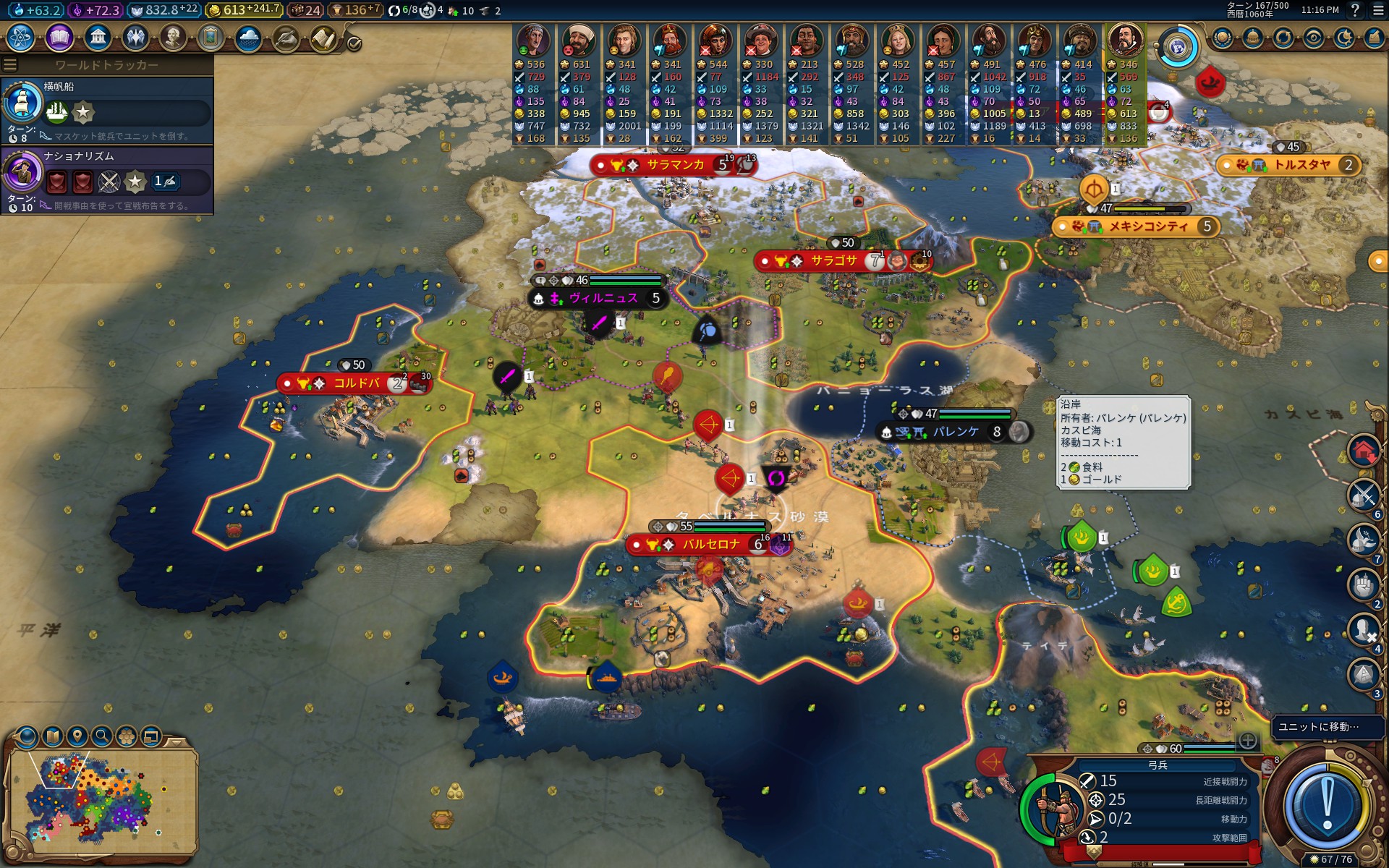Open the help question mark button

coord(1355,10)
